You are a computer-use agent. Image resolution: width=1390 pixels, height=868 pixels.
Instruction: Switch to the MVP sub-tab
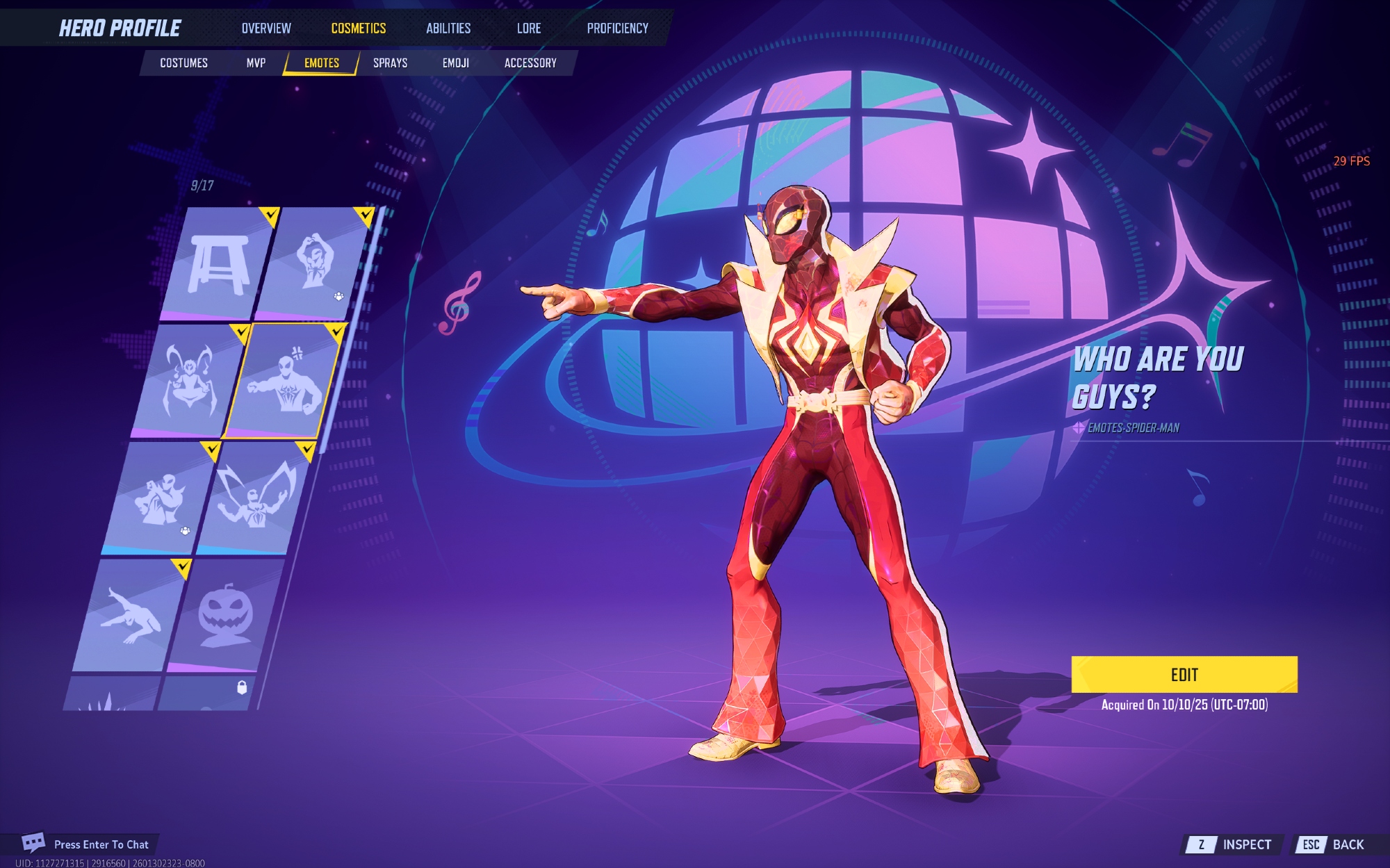pyautogui.click(x=256, y=63)
